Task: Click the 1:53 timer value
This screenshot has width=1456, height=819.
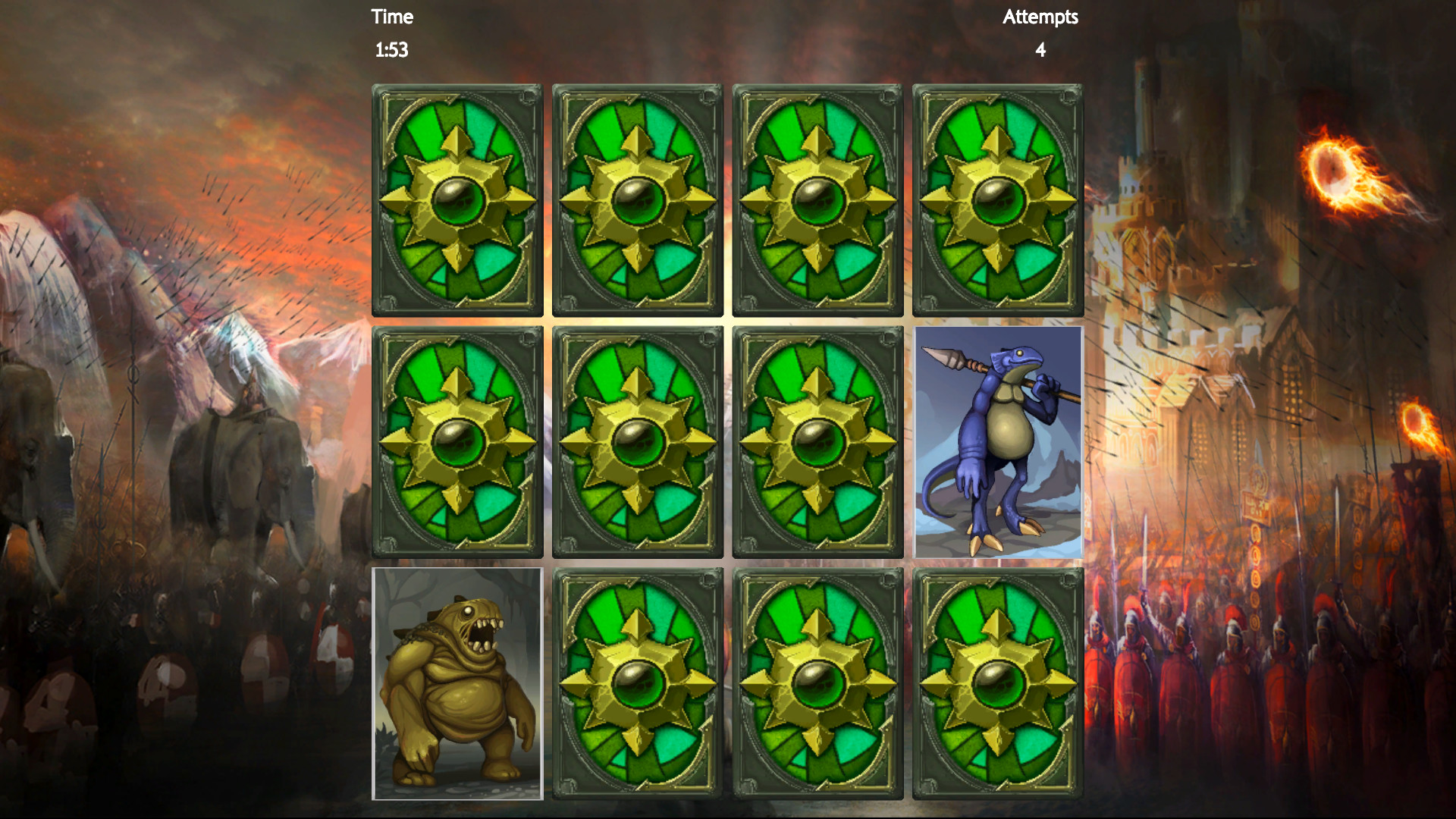Action: point(391,51)
